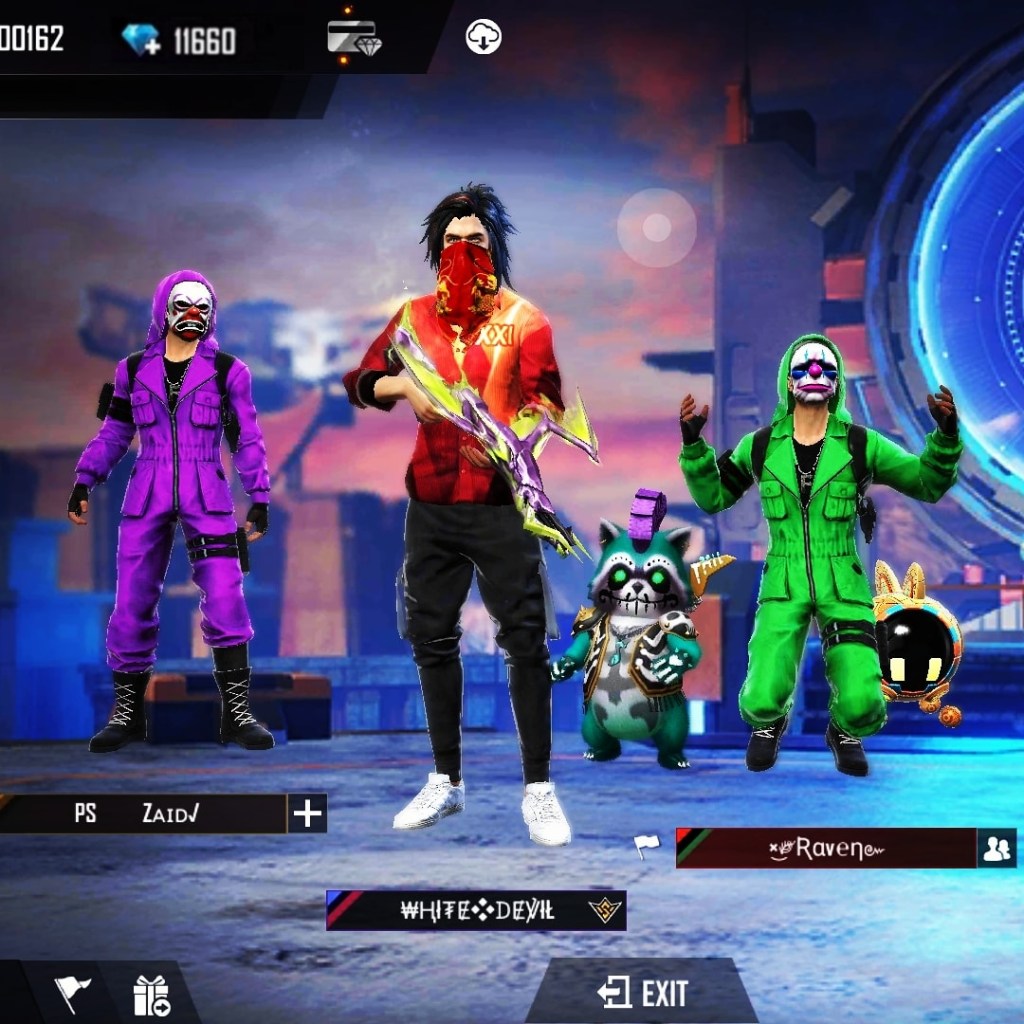The height and width of the screenshot is (1024, 1024).
Task: Add diamonds with the plus gem icon
Action: [x=140, y=40]
